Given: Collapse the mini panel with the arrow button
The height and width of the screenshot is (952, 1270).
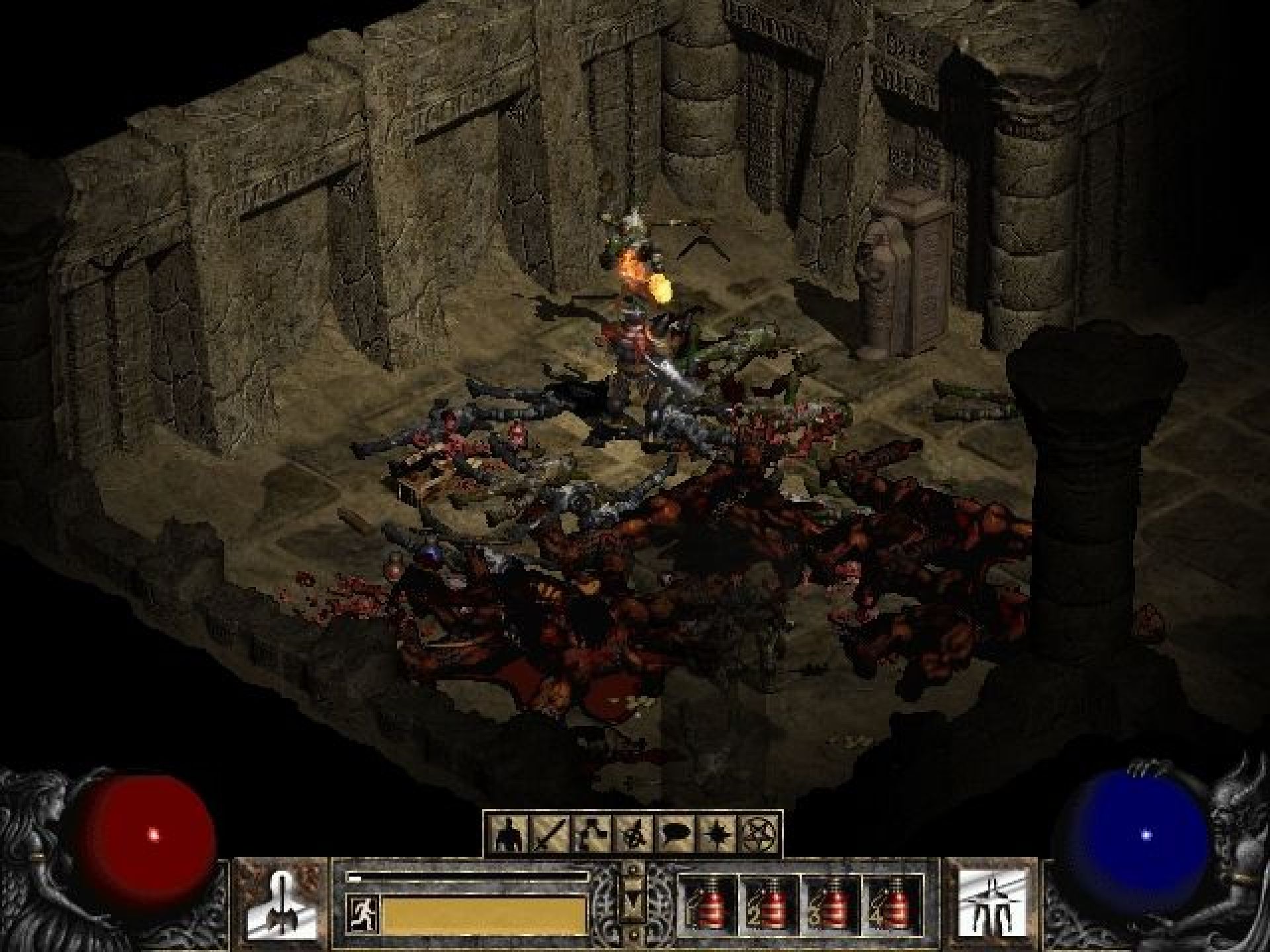Looking at the screenshot, I should coord(633,899).
